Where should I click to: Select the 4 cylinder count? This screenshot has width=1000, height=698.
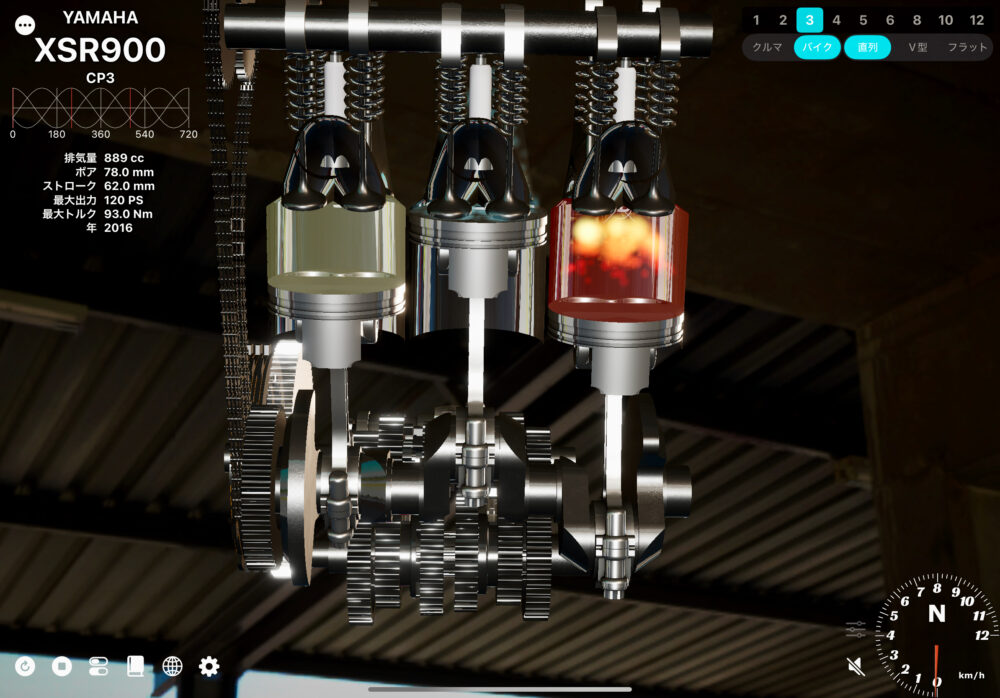tap(836, 20)
